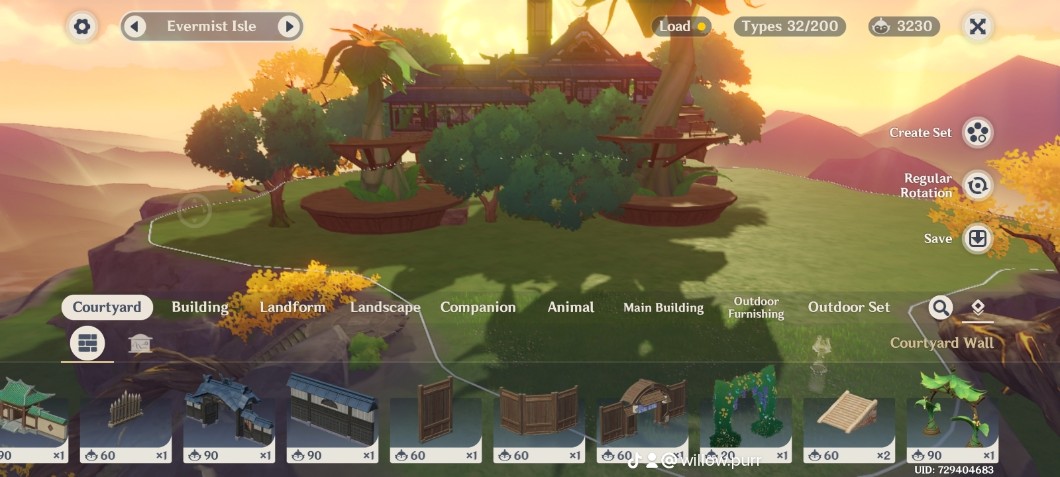Select the single wooden gate panel furnishing
1060x477 pixels.
coord(435,410)
